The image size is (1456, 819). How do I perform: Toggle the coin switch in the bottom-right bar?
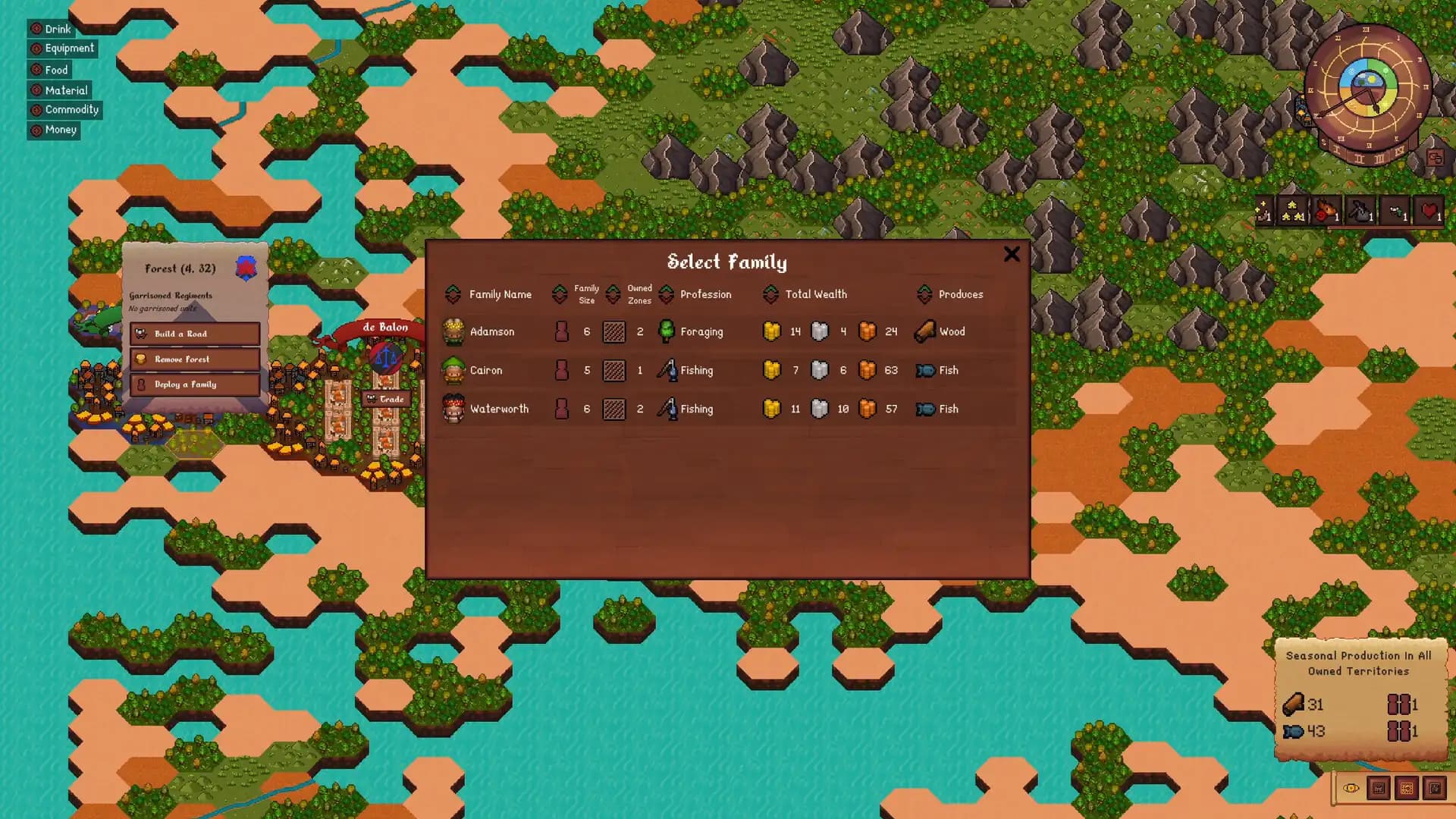(x=1351, y=789)
